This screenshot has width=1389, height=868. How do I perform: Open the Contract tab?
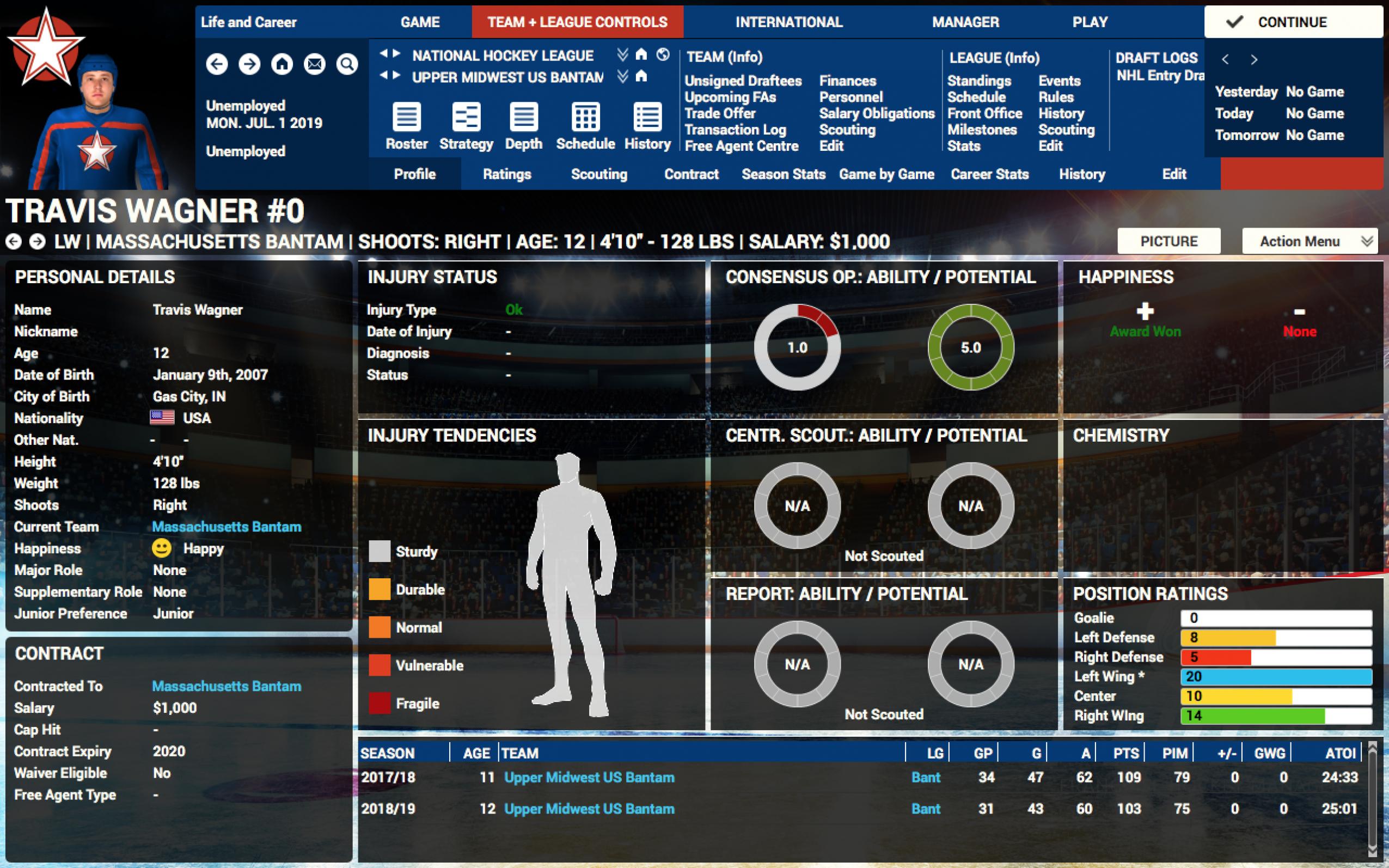pos(691,174)
